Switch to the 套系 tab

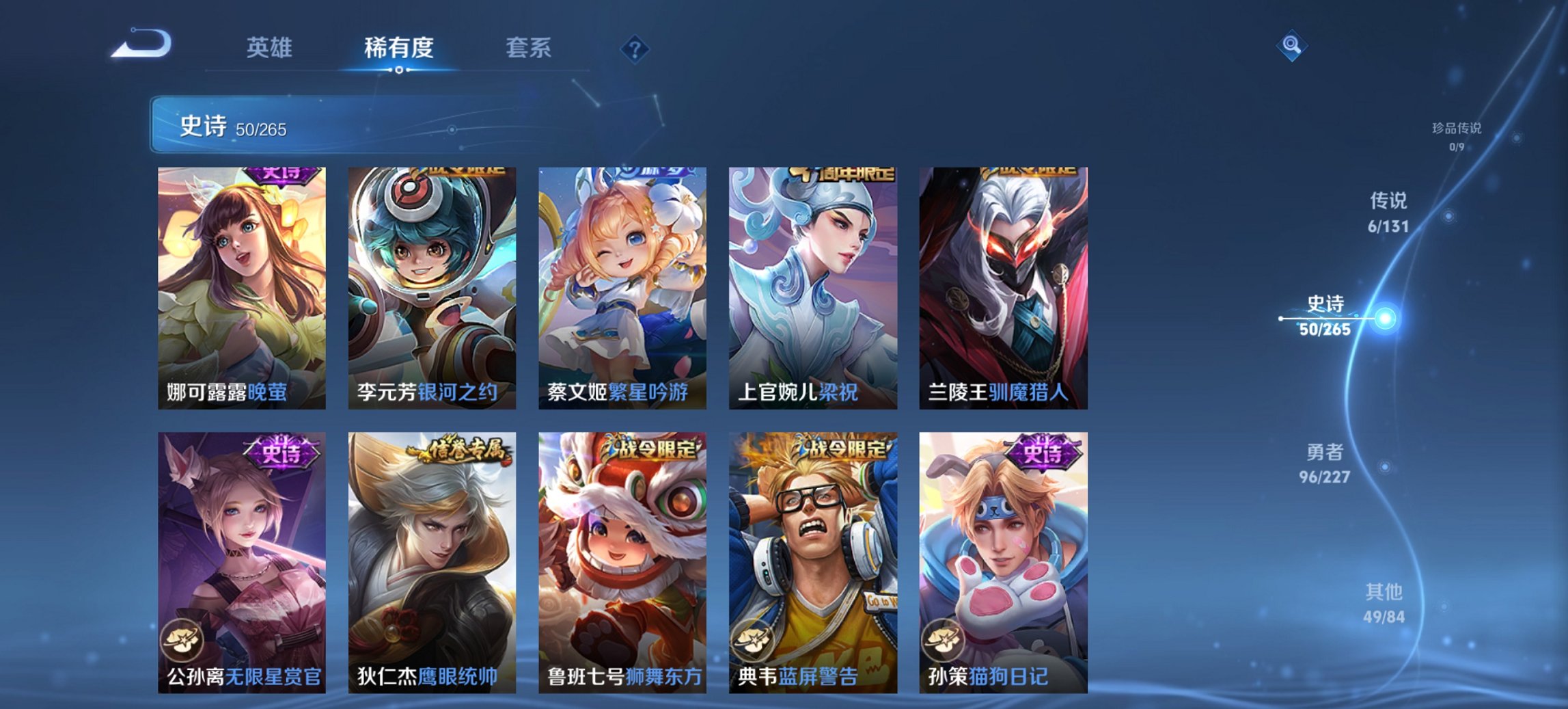coord(528,49)
